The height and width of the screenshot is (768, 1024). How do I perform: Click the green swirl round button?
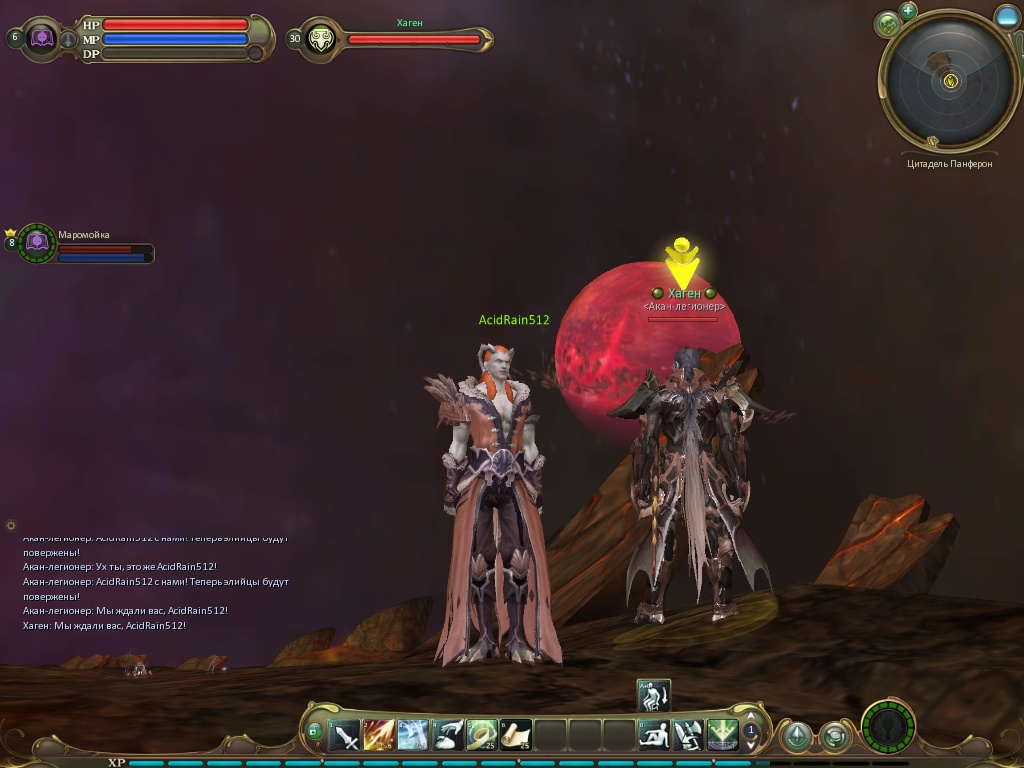pyautogui.click(x=834, y=737)
